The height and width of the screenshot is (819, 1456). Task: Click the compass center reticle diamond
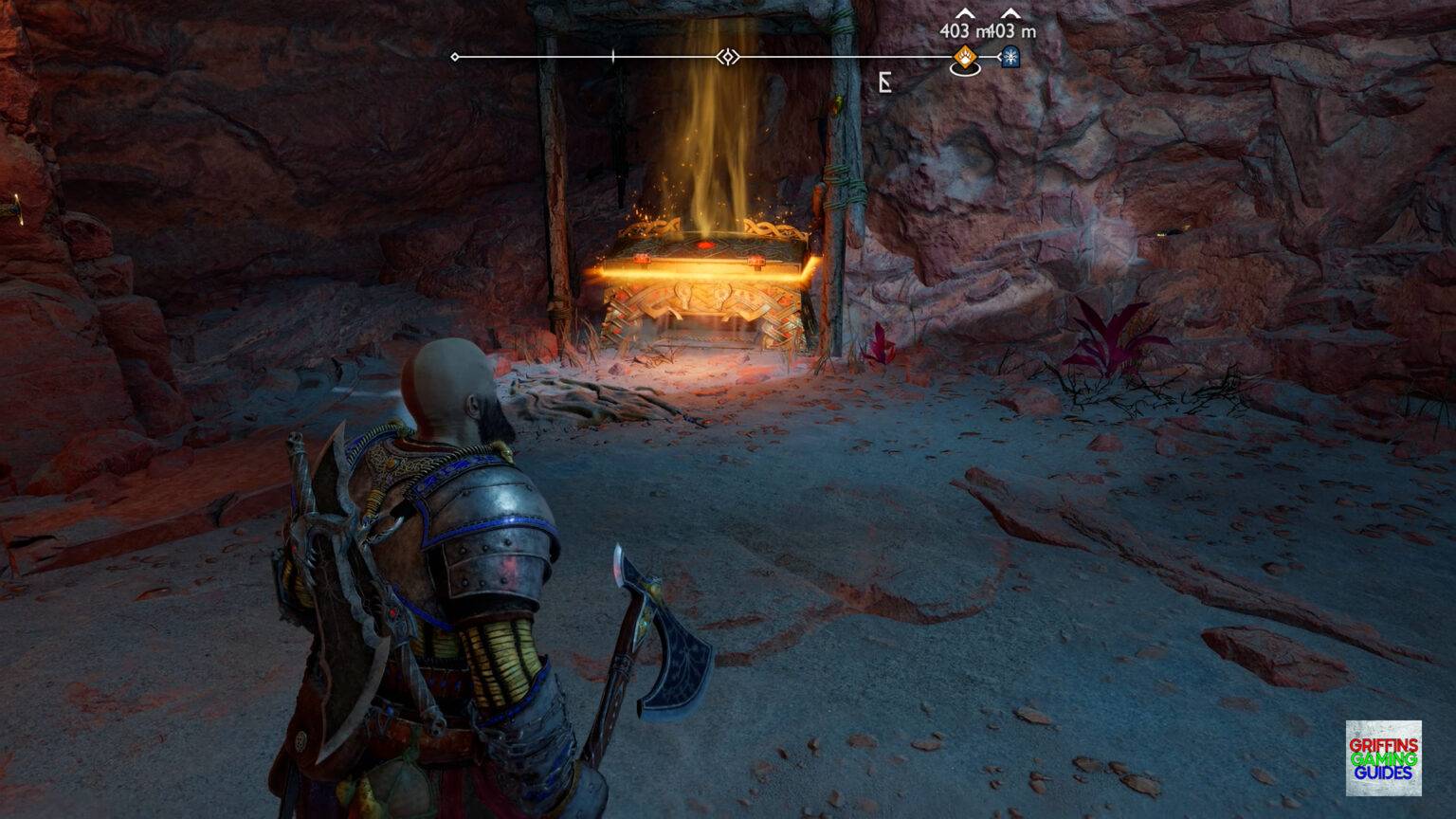(x=726, y=57)
